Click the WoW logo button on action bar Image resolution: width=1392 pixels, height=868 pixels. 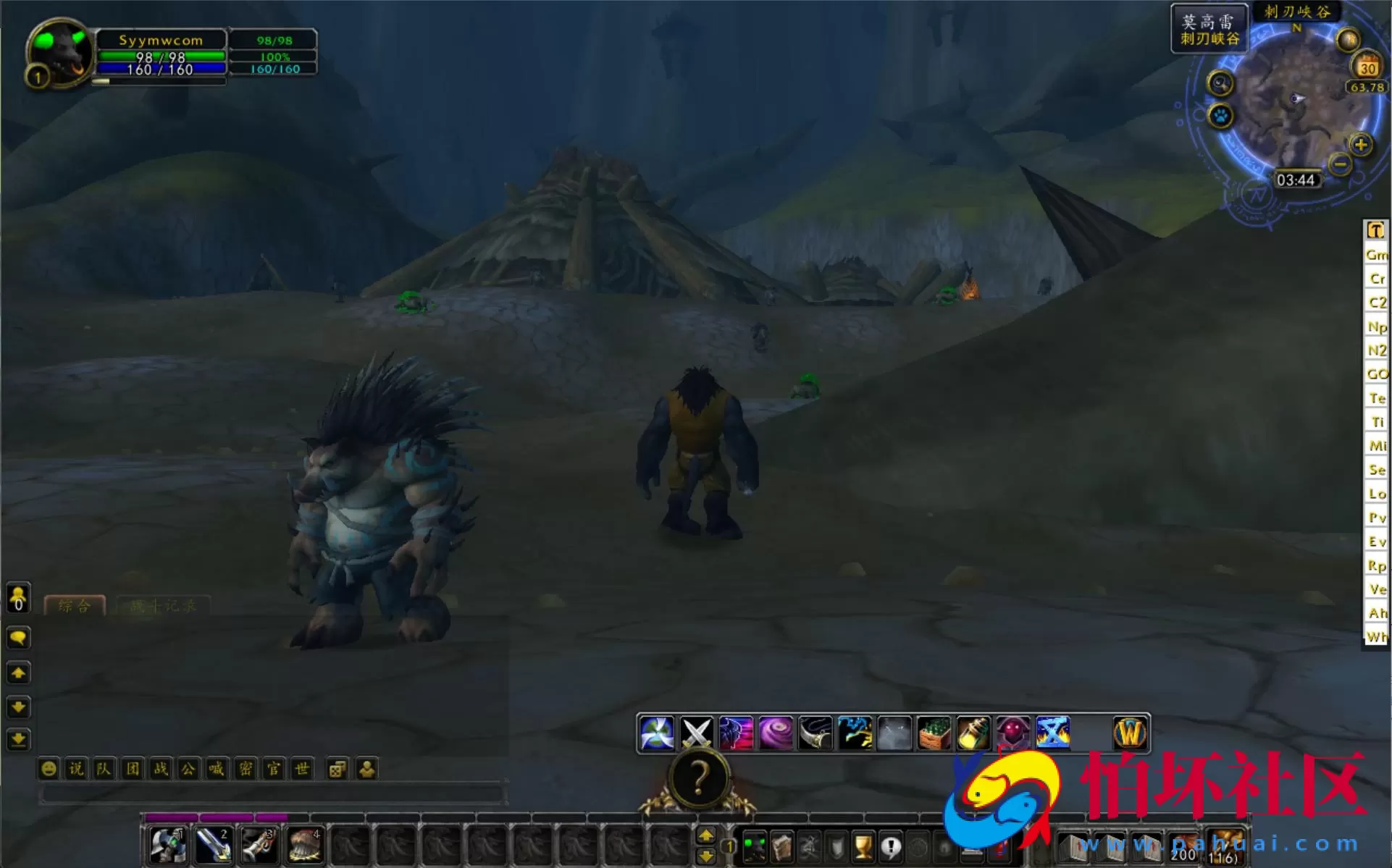tap(1130, 733)
